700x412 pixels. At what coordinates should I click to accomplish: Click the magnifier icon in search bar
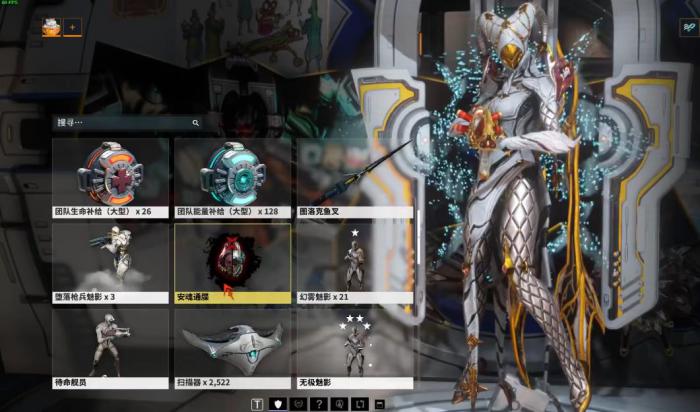coord(194,123)
